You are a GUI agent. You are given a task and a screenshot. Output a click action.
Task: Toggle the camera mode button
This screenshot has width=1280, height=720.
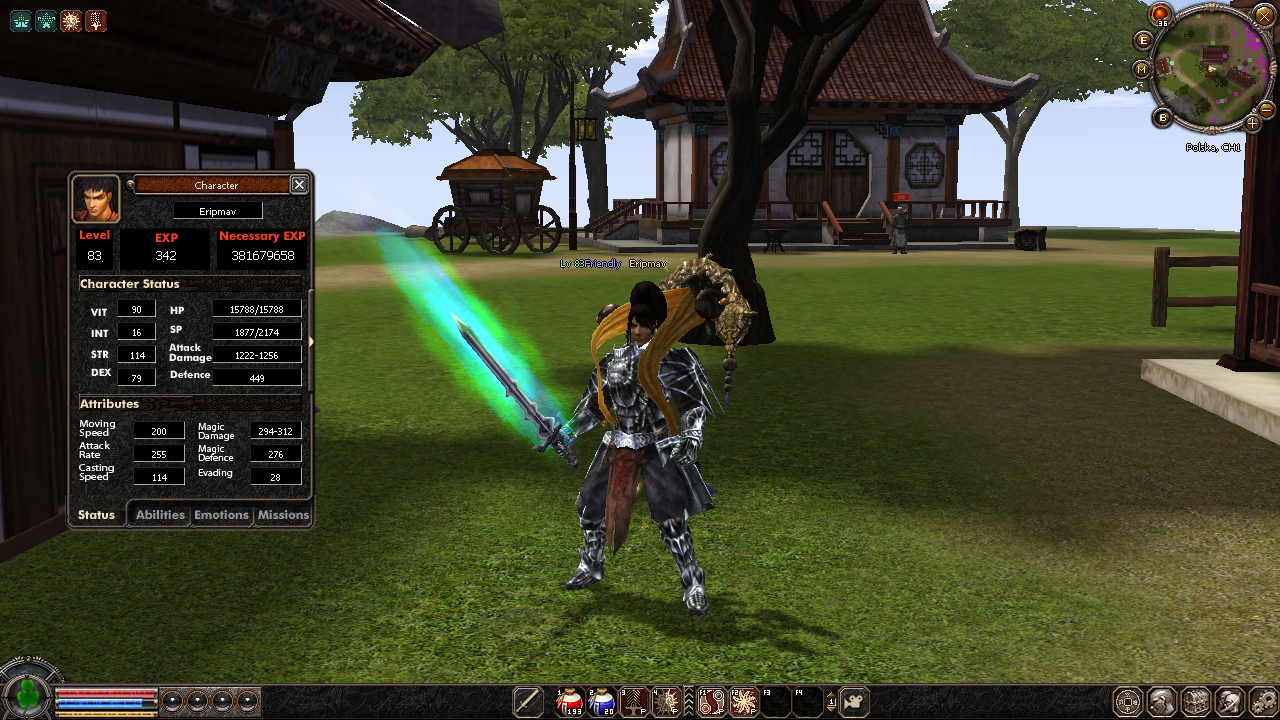point(853,702)
